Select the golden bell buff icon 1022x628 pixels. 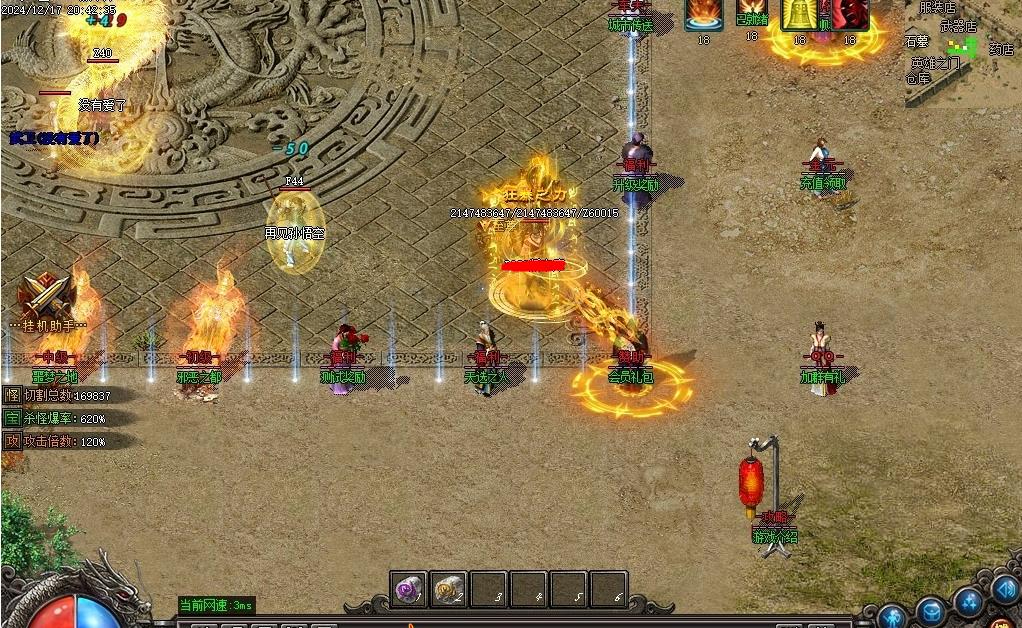point(799,15)
